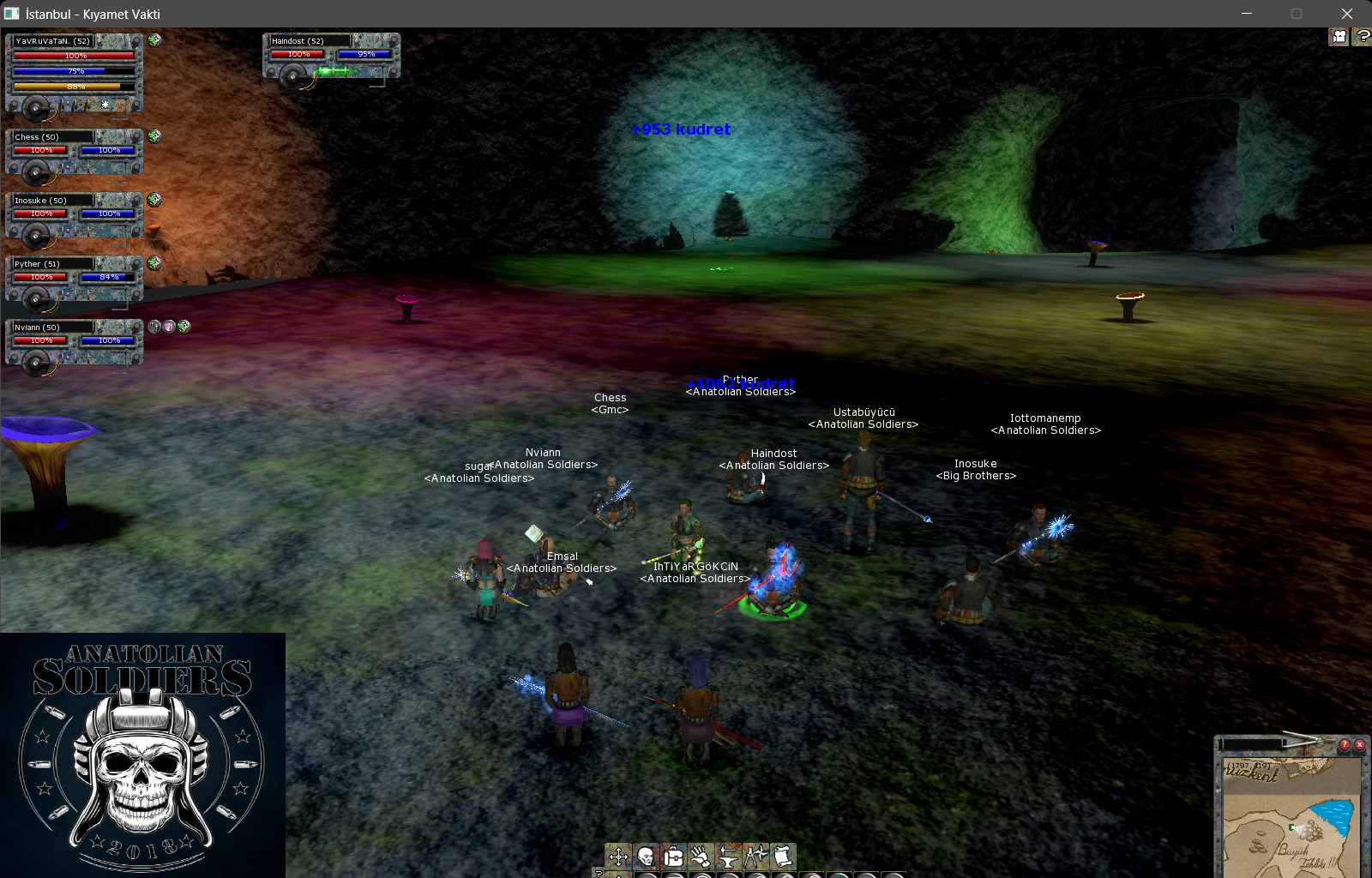Click the compass and star toolbar icon

coord(755,856)
